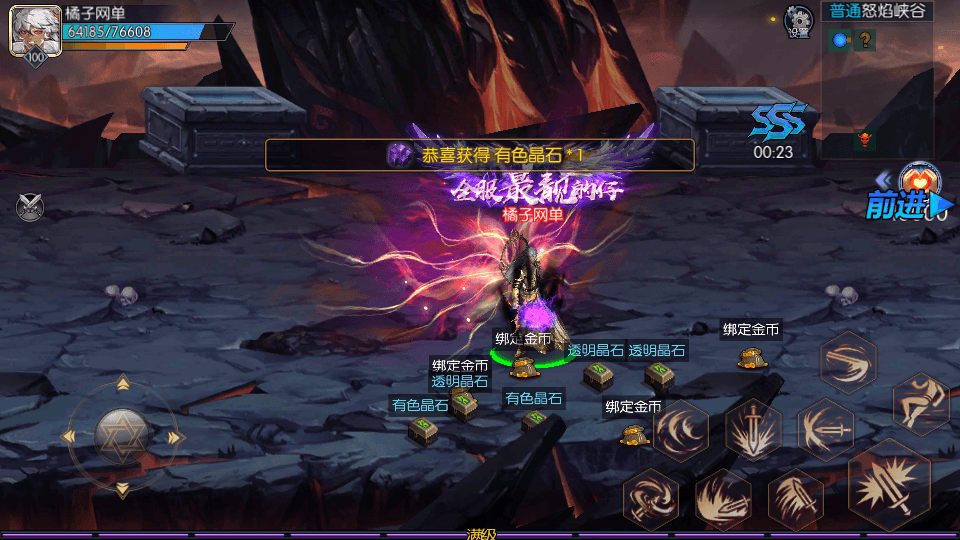Click the white-haired character portrait
960x540 pixels.
click(x=29, y=33)
